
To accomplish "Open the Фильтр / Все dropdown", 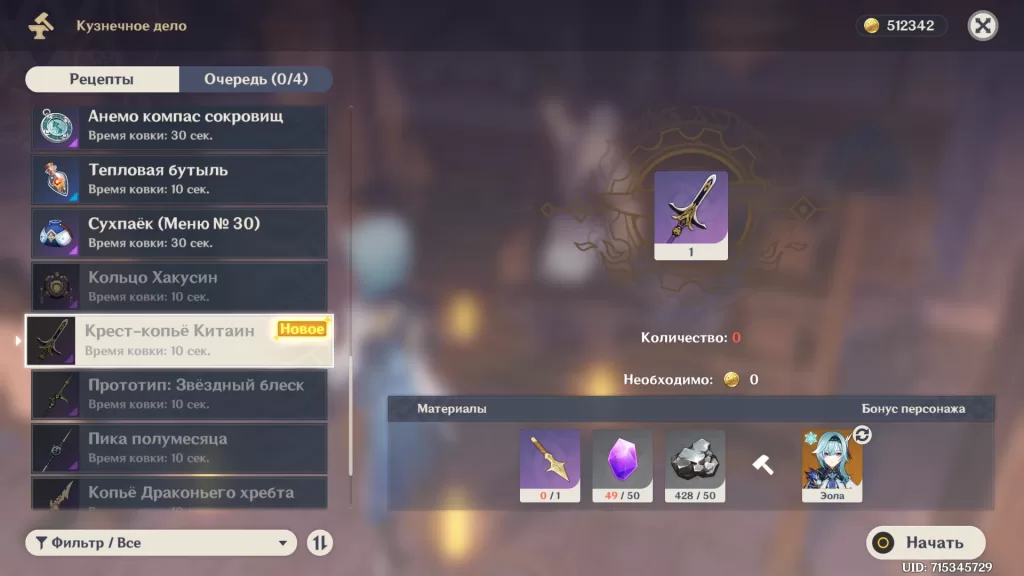I will 161,543.
